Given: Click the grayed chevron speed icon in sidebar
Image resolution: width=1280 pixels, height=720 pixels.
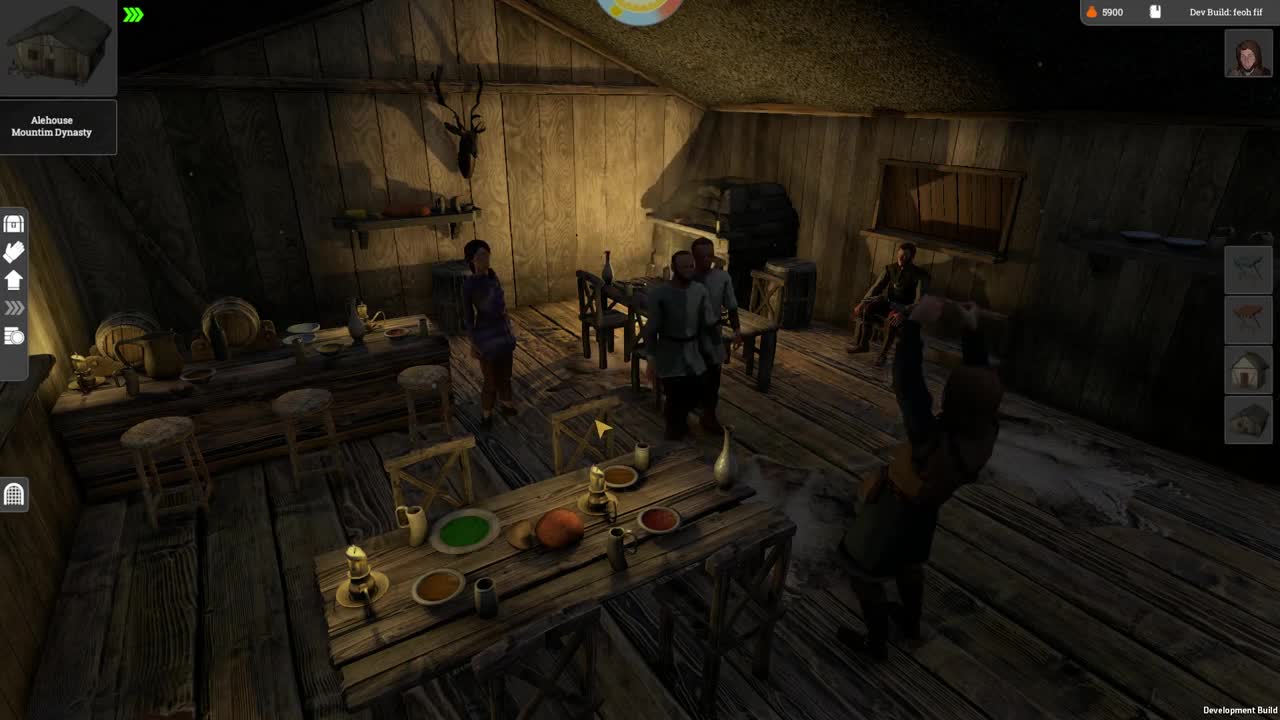Looking at the screenshot, I should (x=14, y=308).
